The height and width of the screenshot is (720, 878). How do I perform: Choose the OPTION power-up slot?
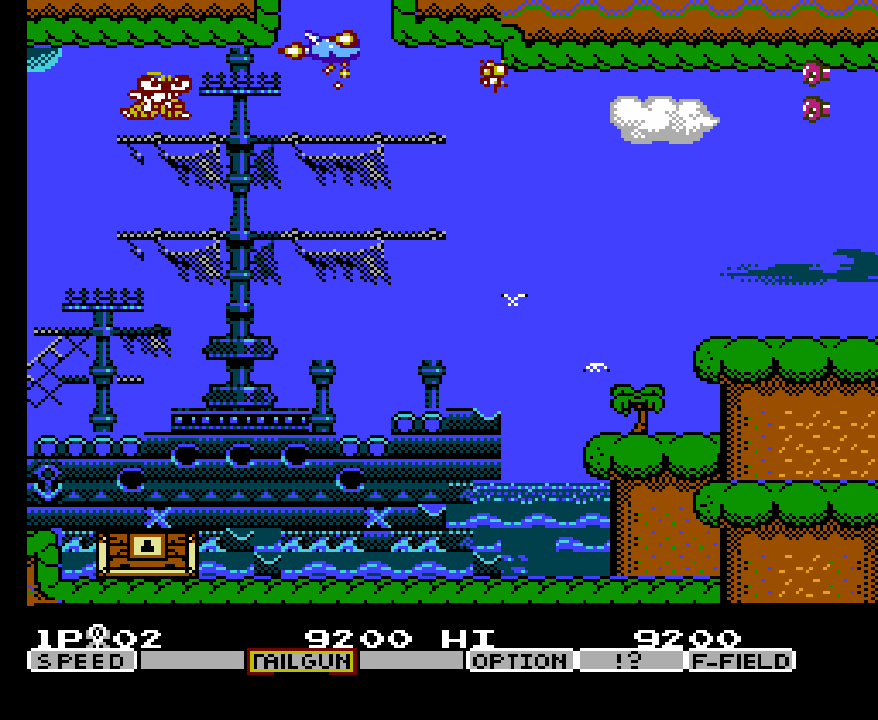520,661
